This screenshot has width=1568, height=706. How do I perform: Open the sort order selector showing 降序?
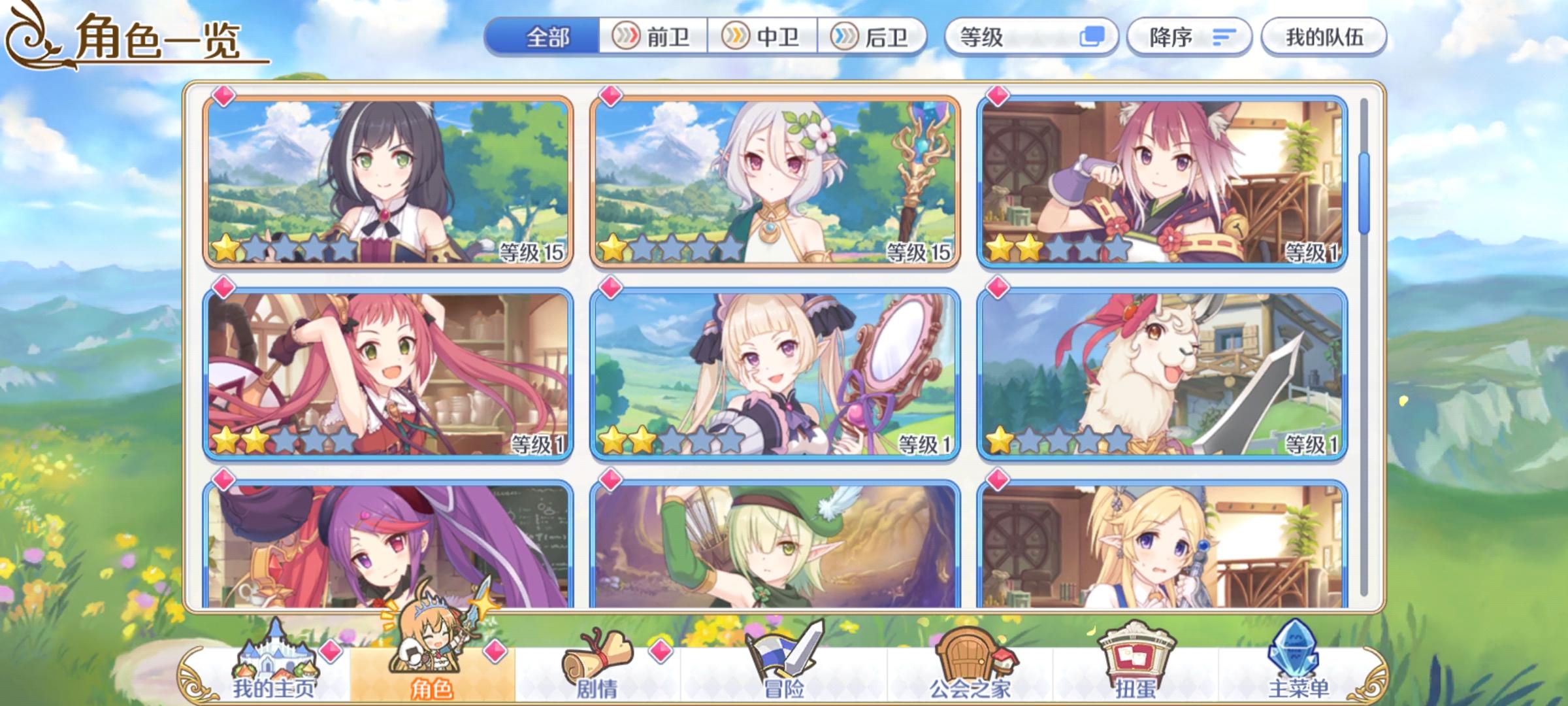1190,37
